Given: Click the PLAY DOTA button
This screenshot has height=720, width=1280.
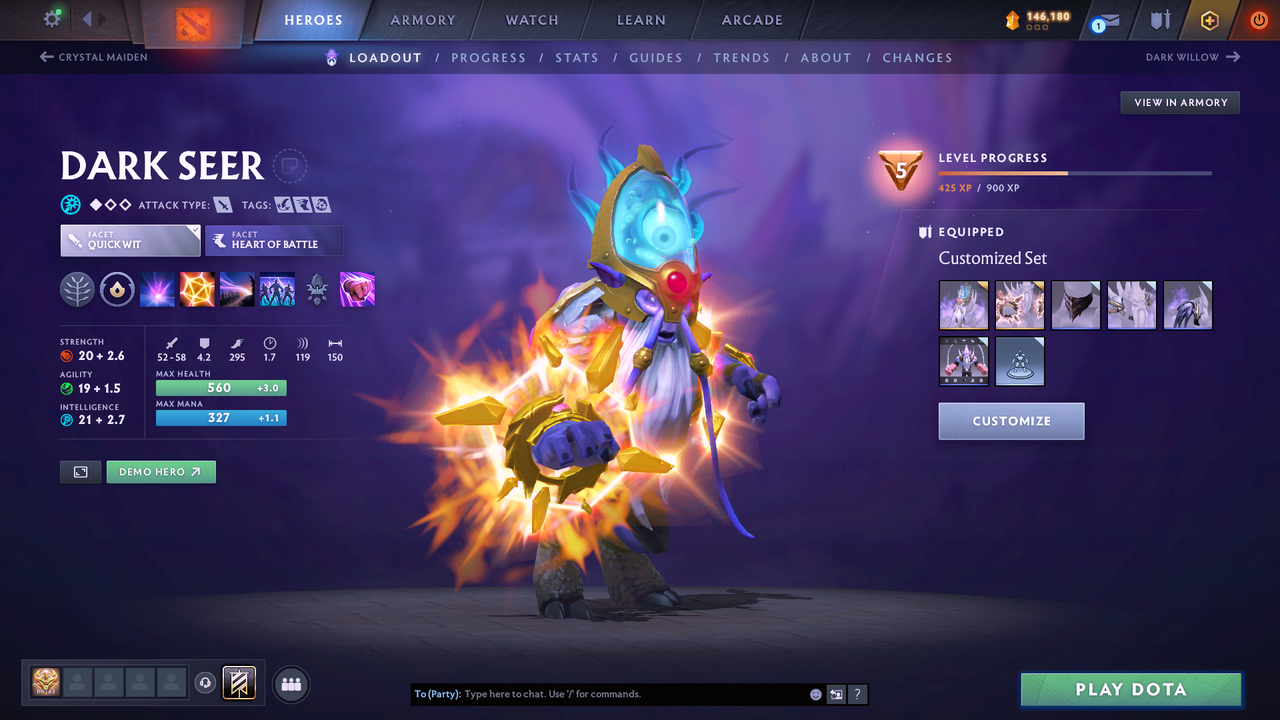Looking at the screenshot, I should [1130, 689].
